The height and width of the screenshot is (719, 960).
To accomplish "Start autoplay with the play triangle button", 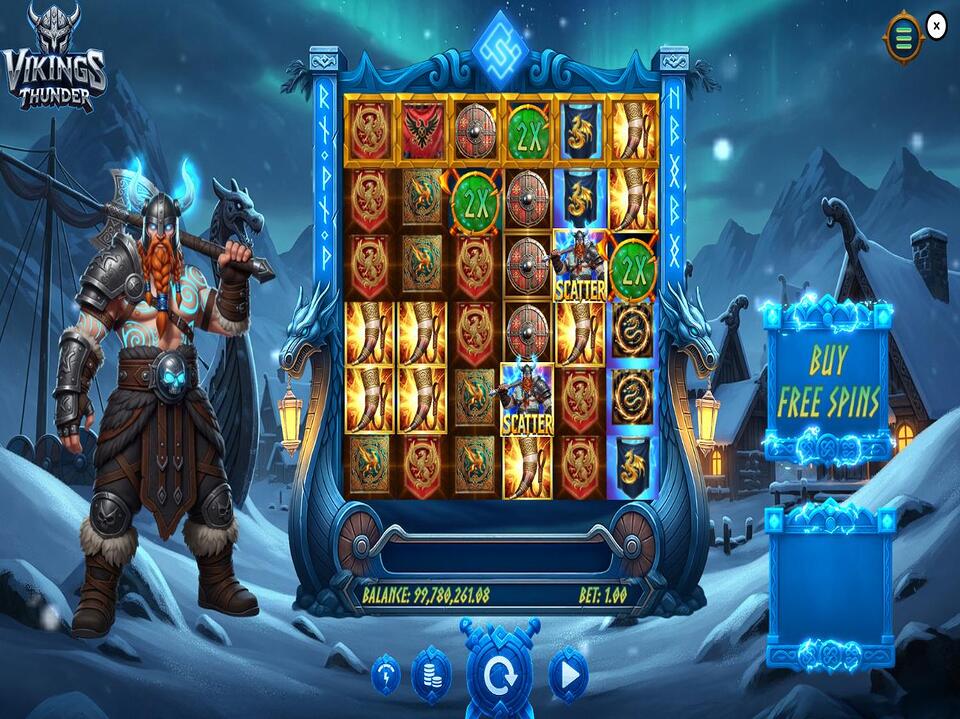I will (568, 676).
